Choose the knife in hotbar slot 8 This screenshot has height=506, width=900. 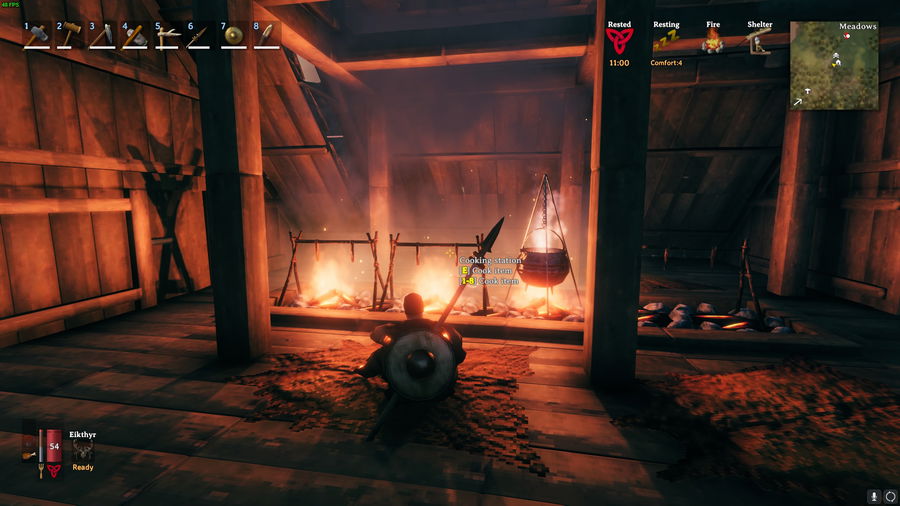[x=266, y=36]
